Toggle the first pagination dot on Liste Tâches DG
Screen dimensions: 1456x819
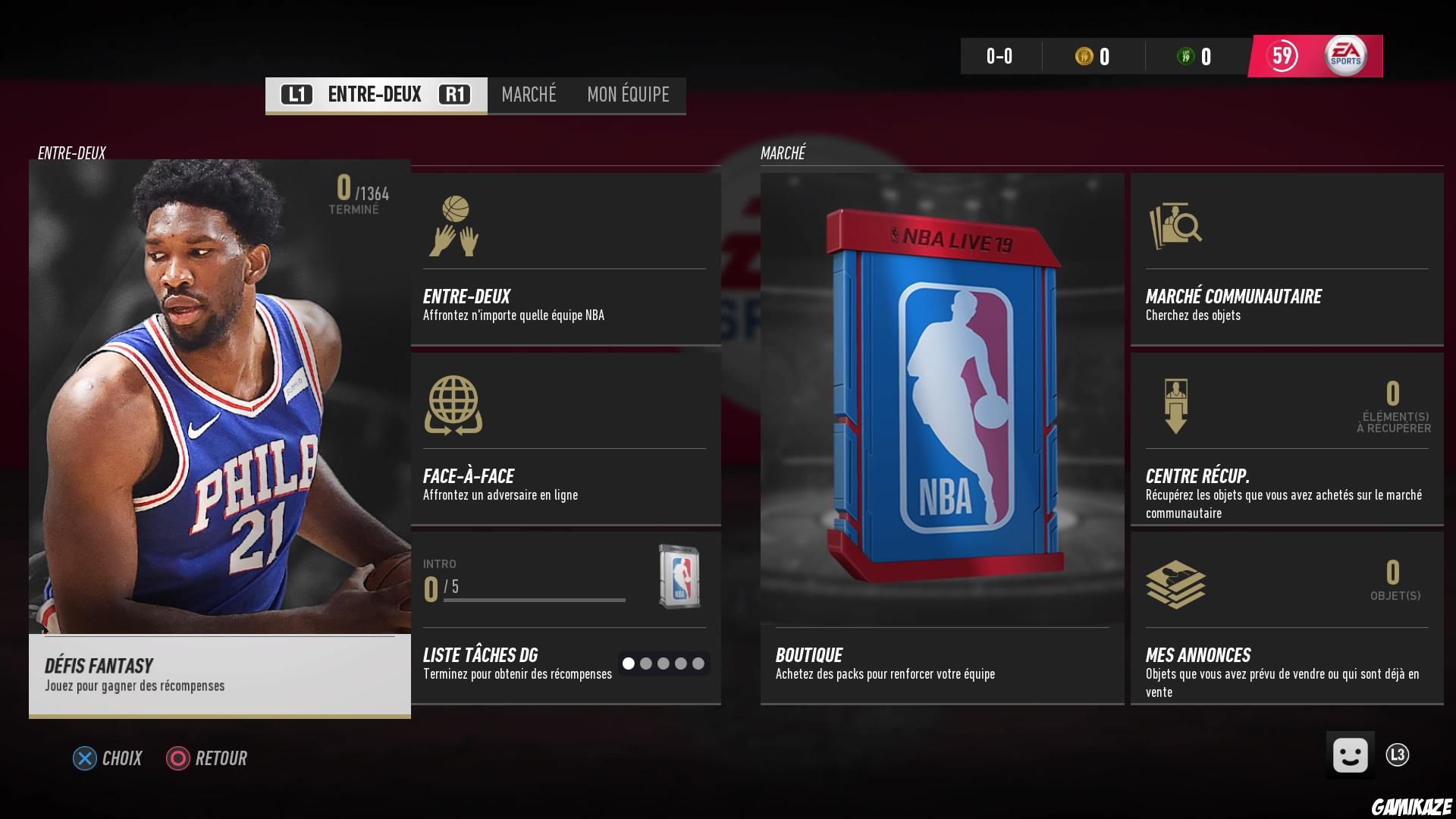pyautogui.click(x=630, y=663)
